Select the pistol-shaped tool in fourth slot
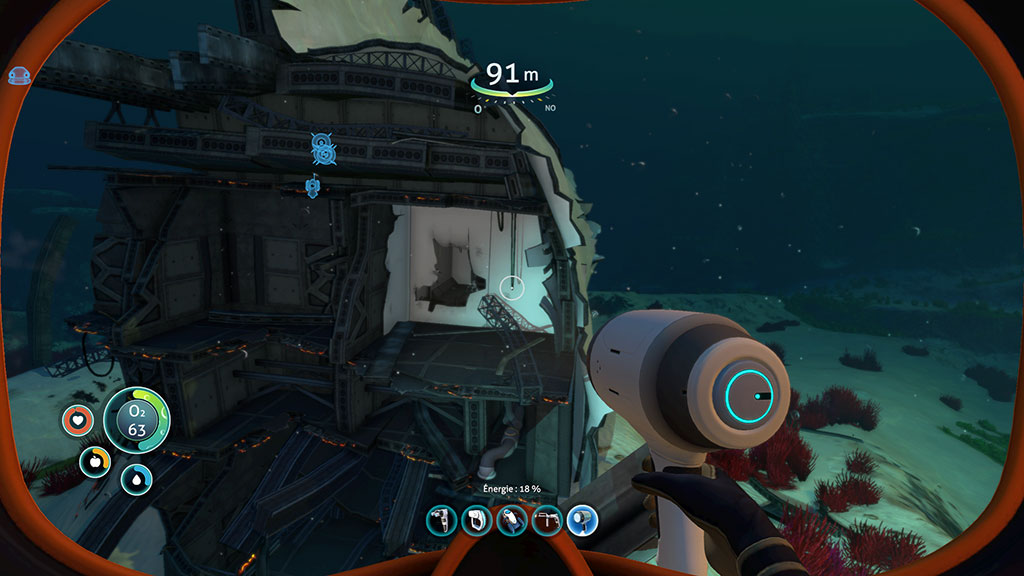 (x=546, y=520)
